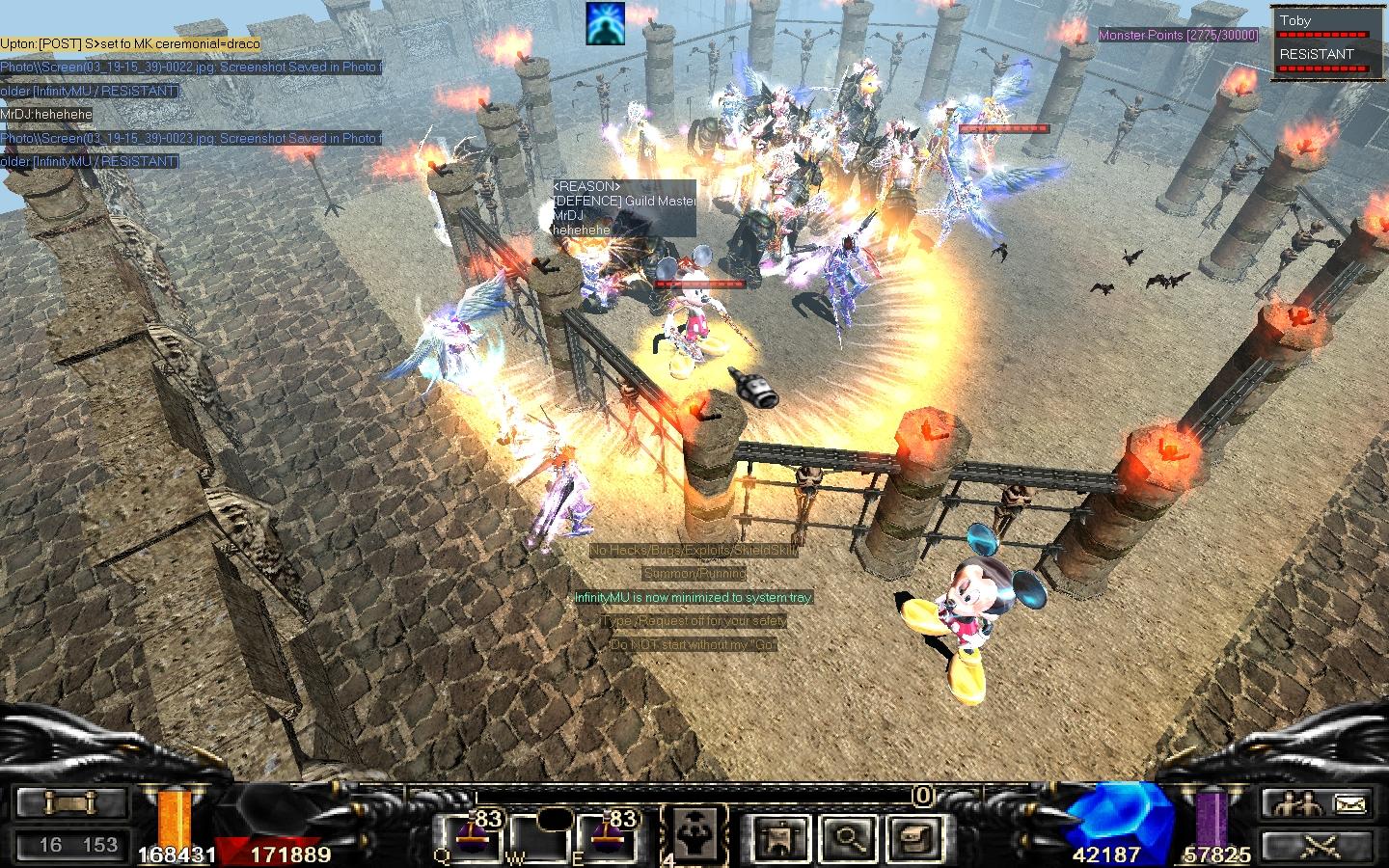1389x868 pixels.
Task: Click Upton's post message in chat
Action: pos(130,44)
